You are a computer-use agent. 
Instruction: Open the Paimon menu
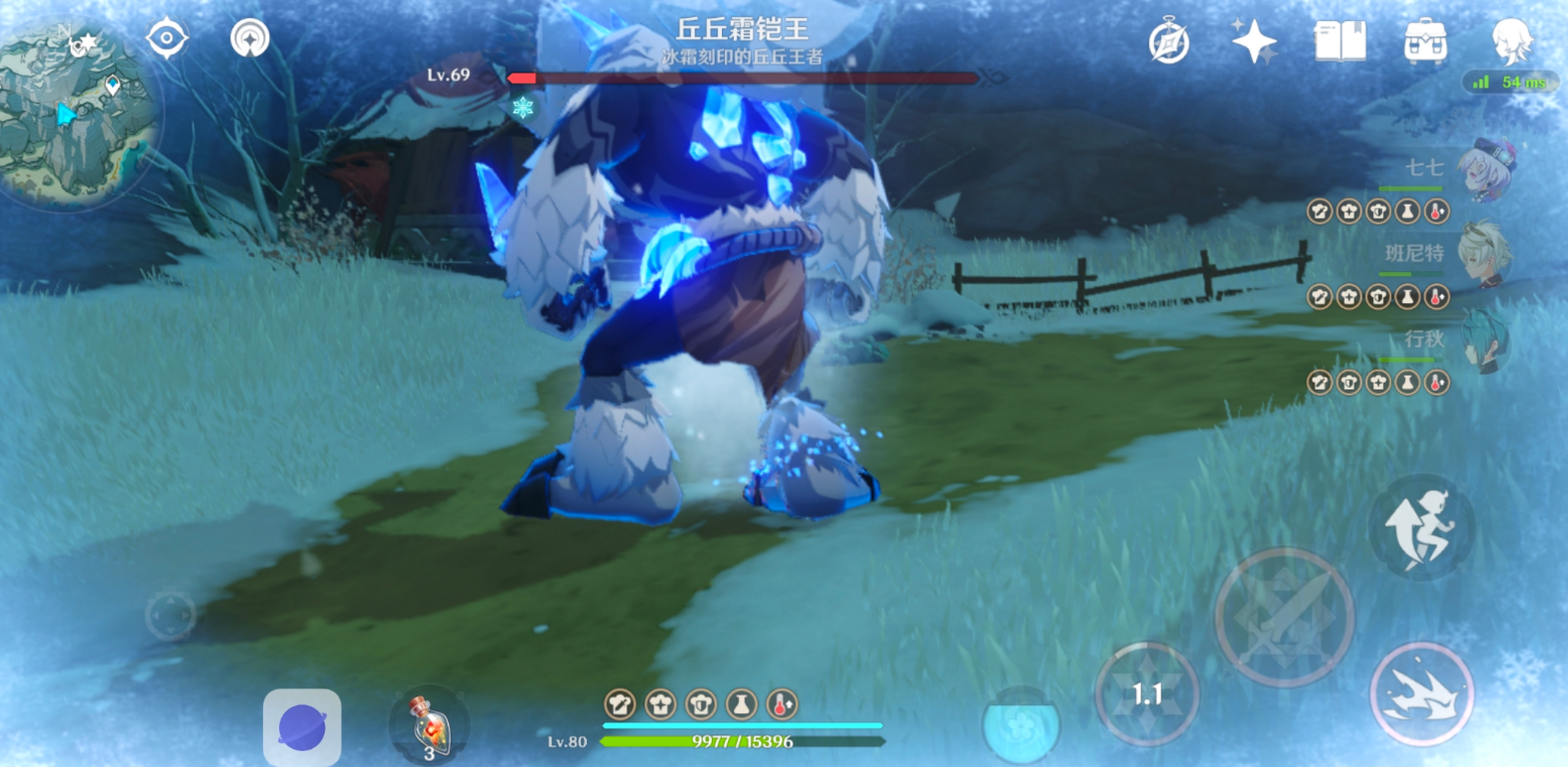[1510, 41]
